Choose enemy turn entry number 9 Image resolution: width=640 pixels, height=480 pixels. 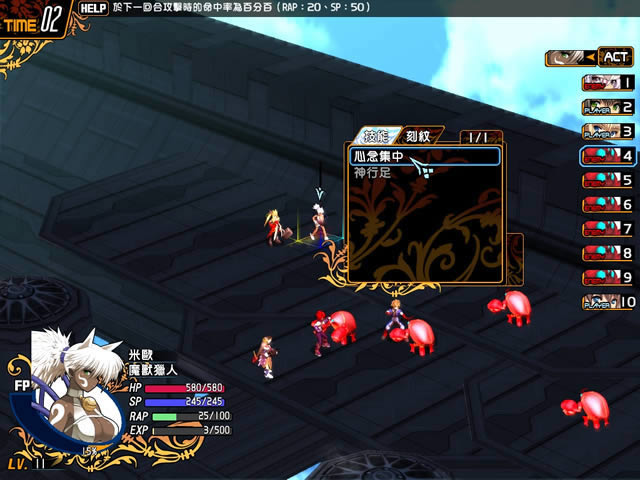tap(607, 277)
